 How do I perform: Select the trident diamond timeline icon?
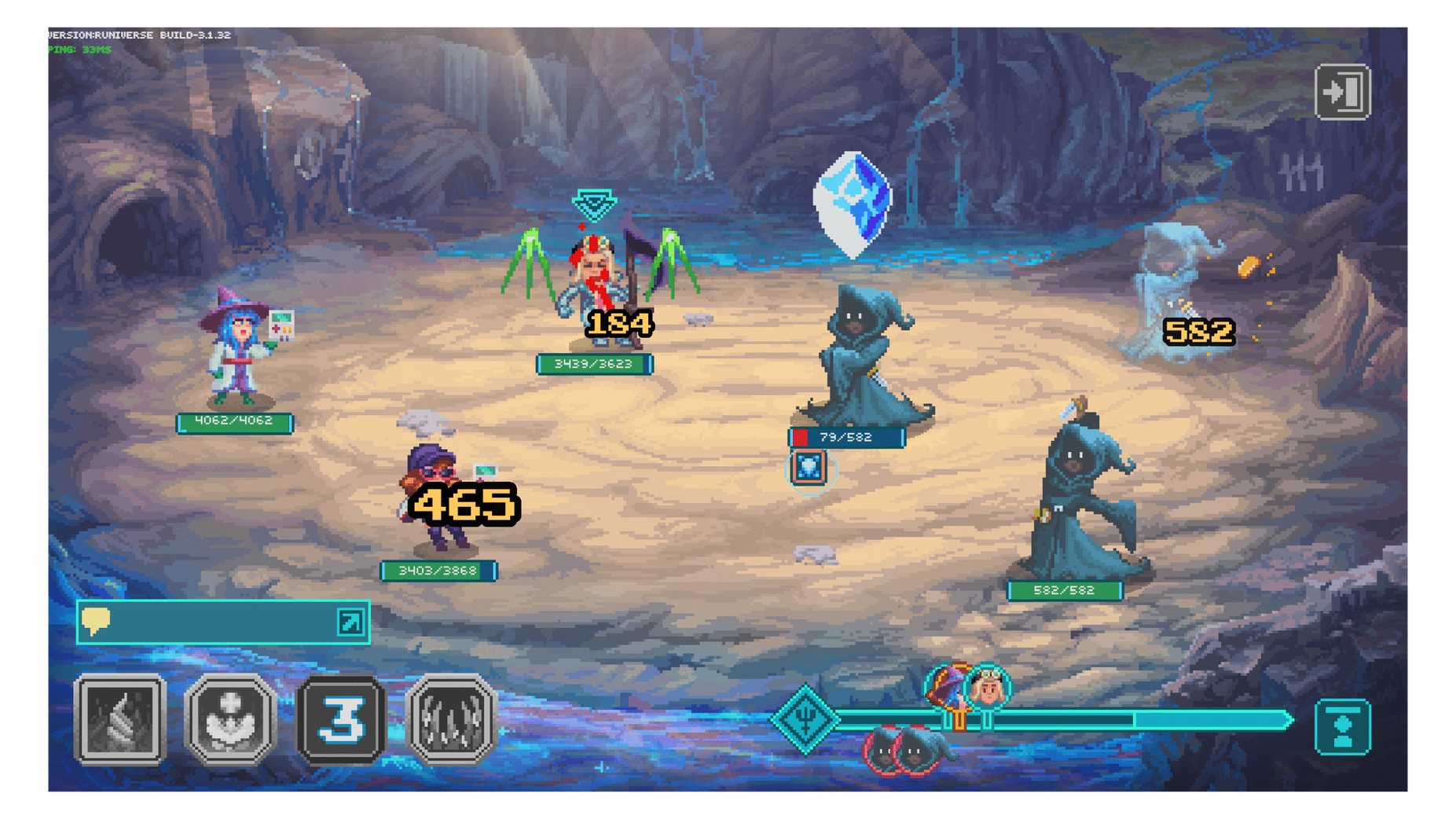(x=805, y=718)
